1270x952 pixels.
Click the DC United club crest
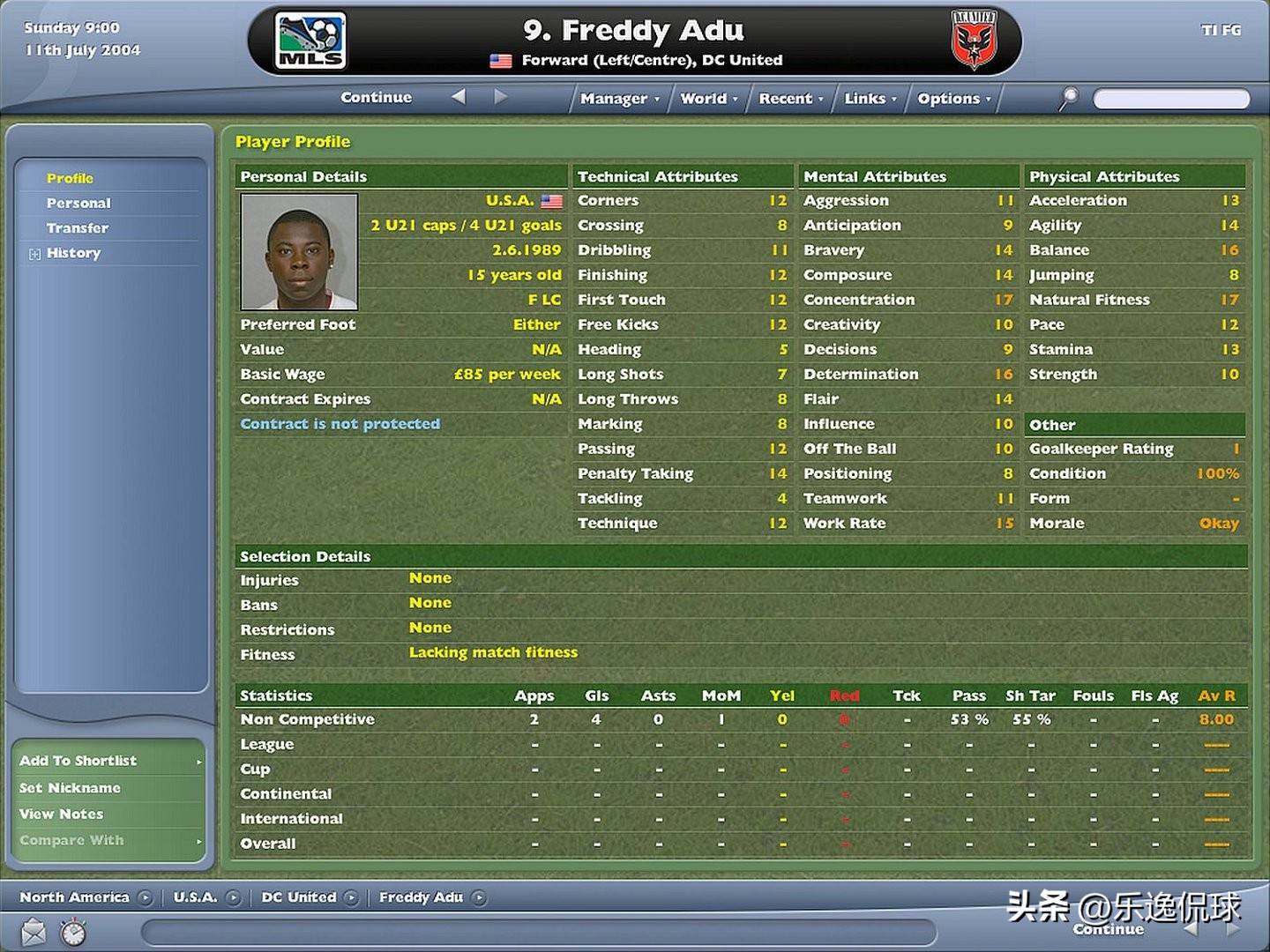point(974,41)
